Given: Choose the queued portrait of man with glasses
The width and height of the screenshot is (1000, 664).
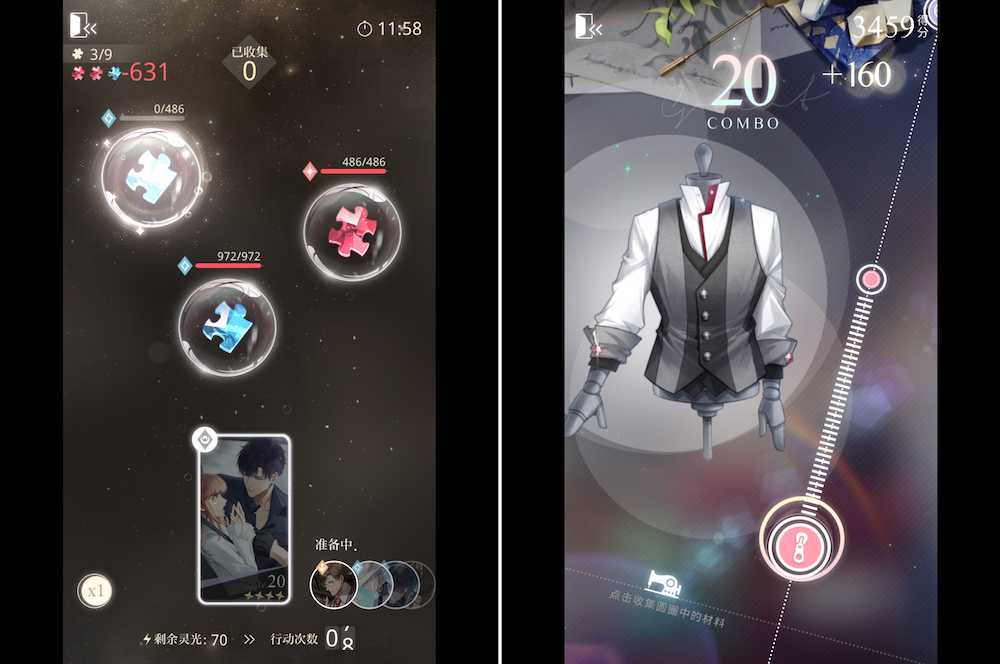Looking at the screenshot, I should point(333,584).
